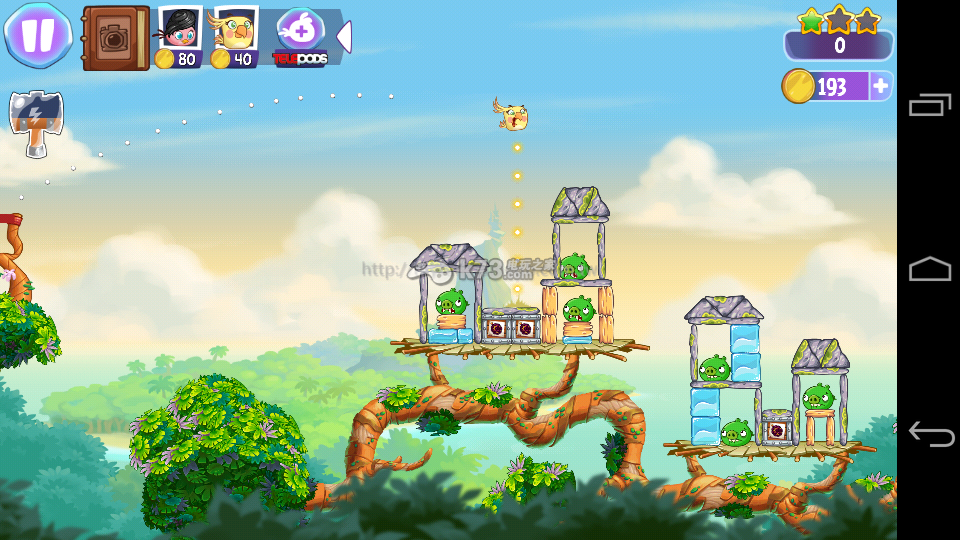Add more coins with the plus button
The height and width of the screenshot is (540, 960).
[881, 86]
